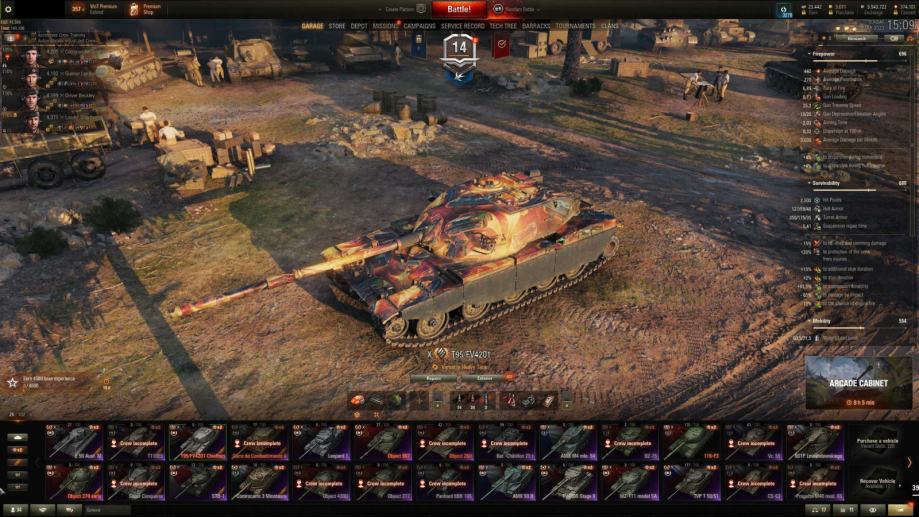View the Service Record

tap(463, 26)
